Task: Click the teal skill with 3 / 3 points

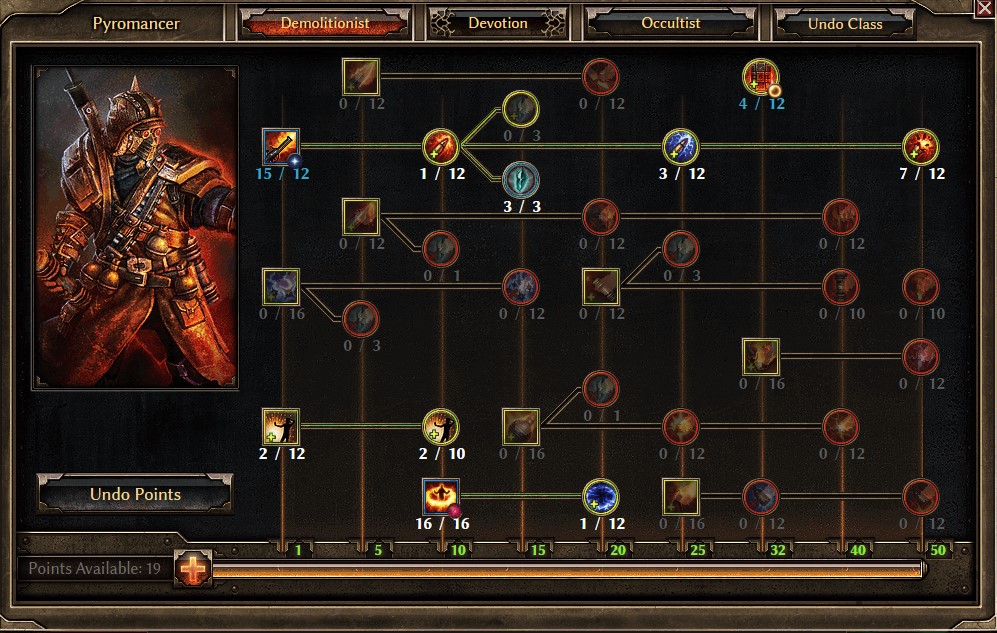Action: point(521,180)
